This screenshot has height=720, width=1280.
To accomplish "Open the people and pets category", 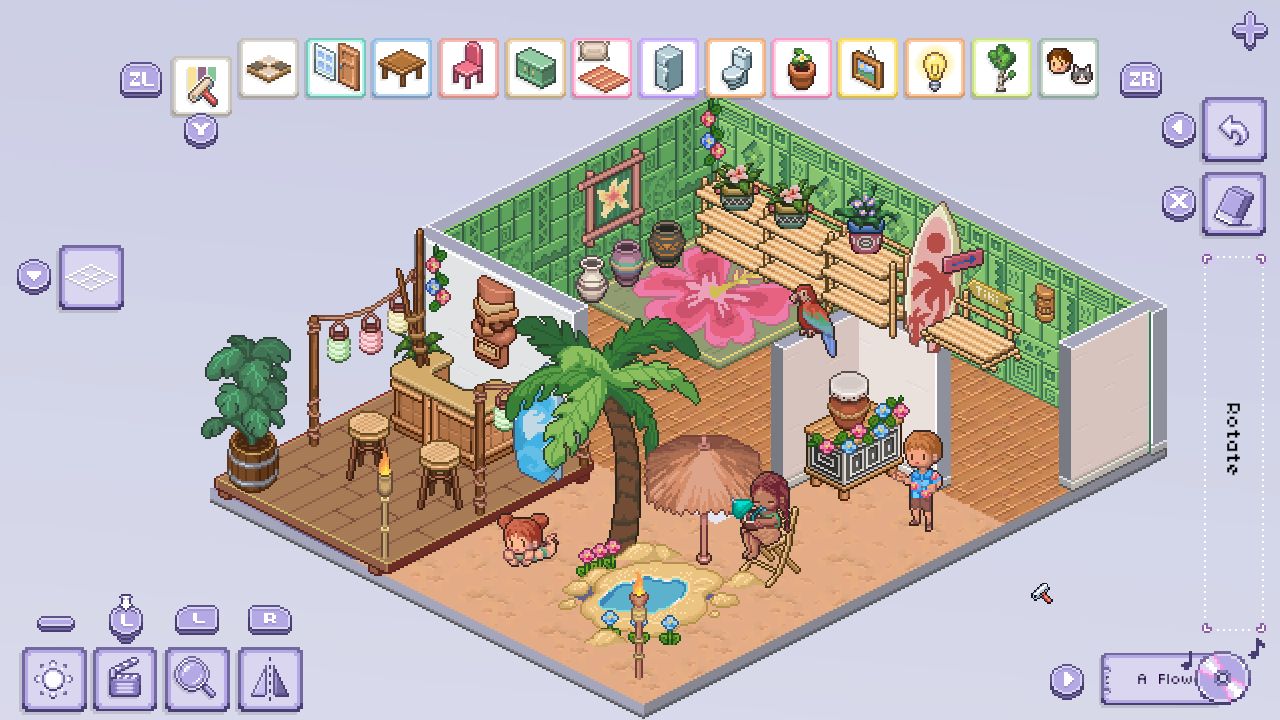I will point(1067,70).
